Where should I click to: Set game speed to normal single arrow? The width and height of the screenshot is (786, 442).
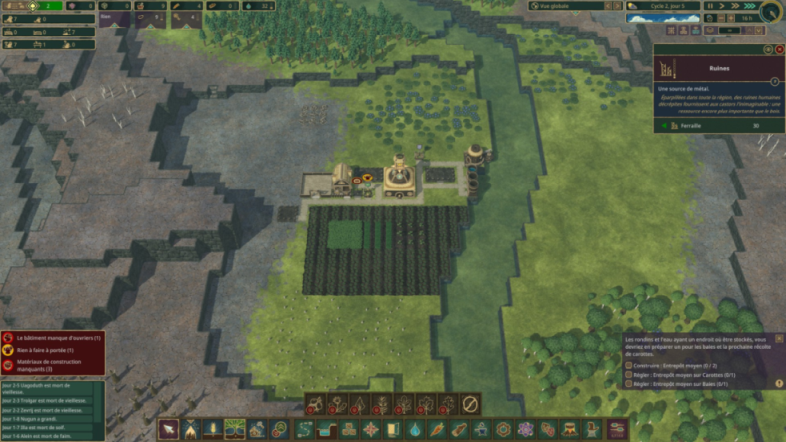pyautogui.click(x=722, y=5)
